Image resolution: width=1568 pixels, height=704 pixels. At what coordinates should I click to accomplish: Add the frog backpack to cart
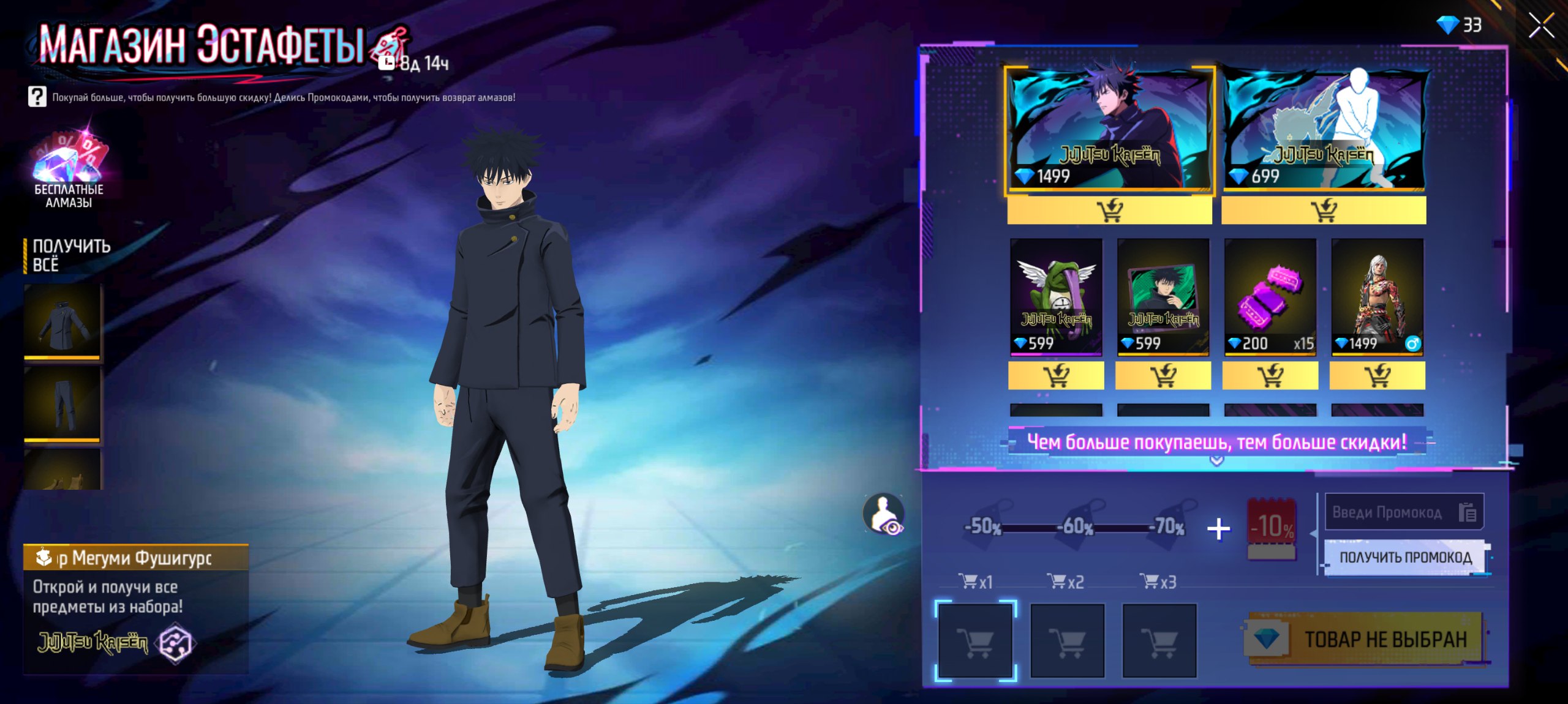[x=1056, y=375]
